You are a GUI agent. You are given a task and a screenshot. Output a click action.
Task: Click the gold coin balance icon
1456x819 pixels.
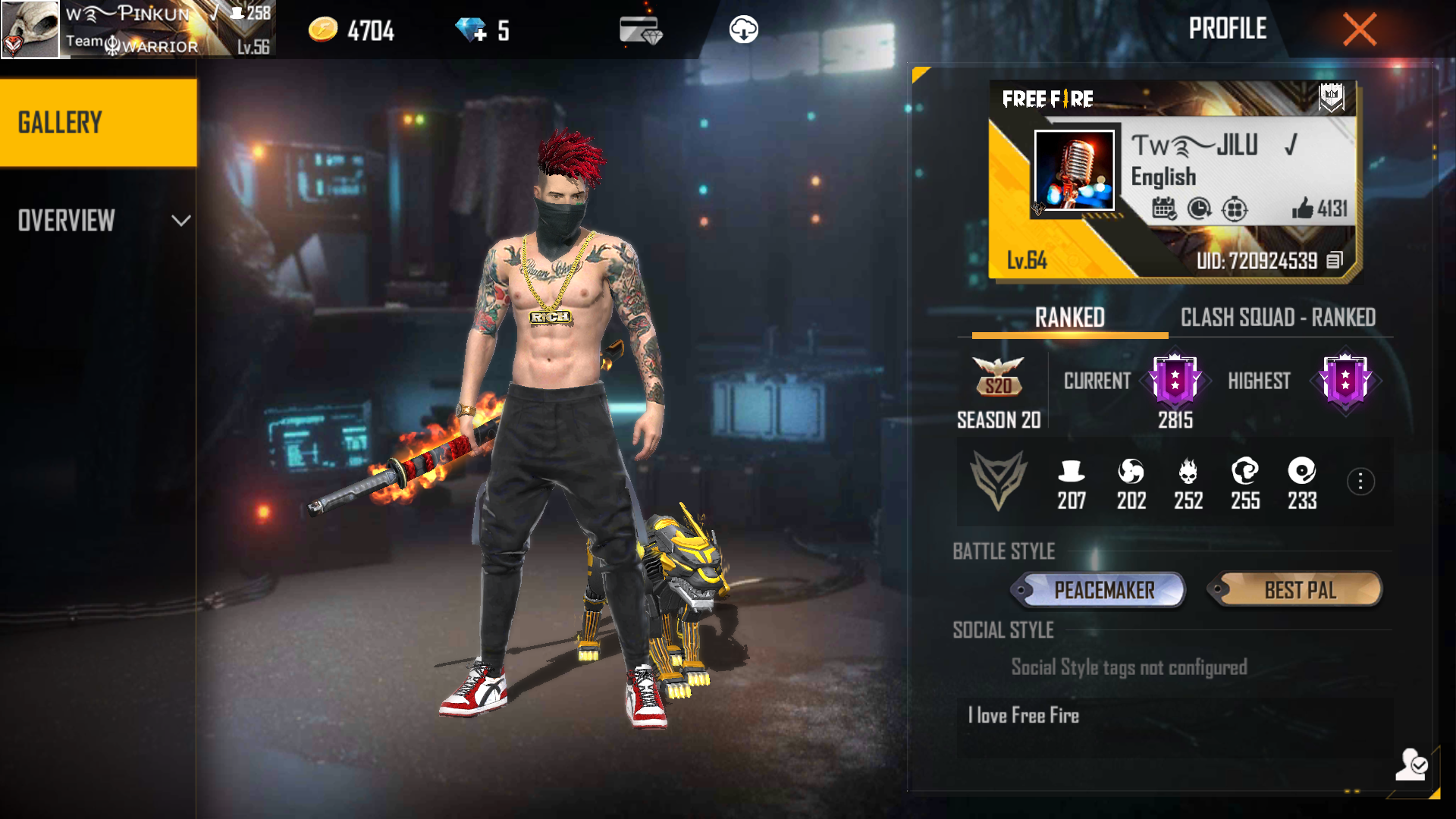pyautogui.click(x=323, y=30)
